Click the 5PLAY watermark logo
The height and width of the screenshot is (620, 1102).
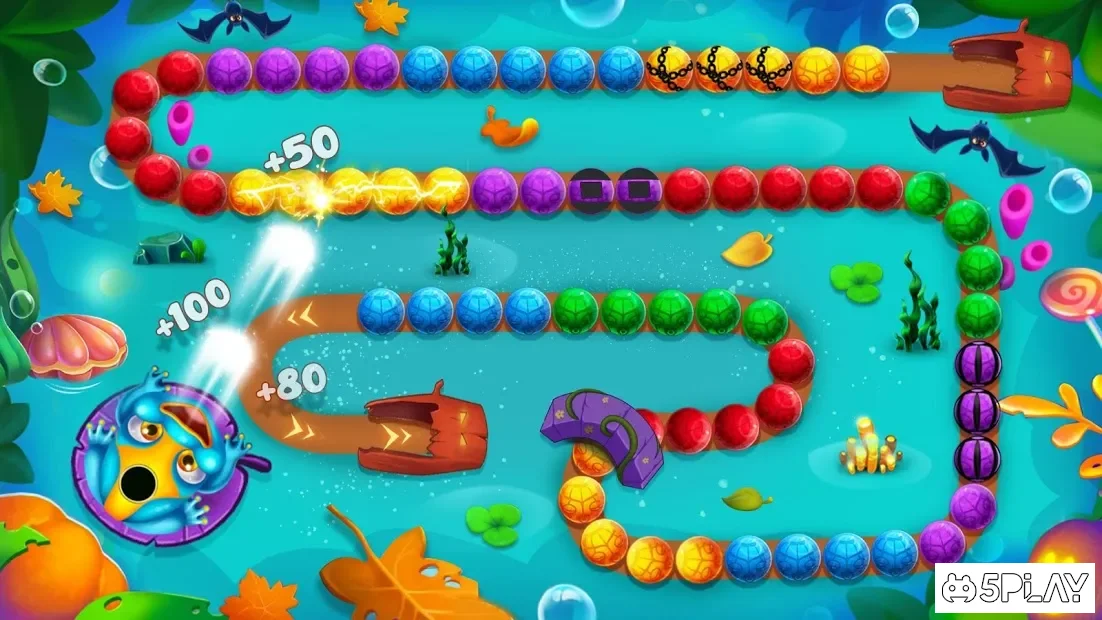coord(1016,588)
